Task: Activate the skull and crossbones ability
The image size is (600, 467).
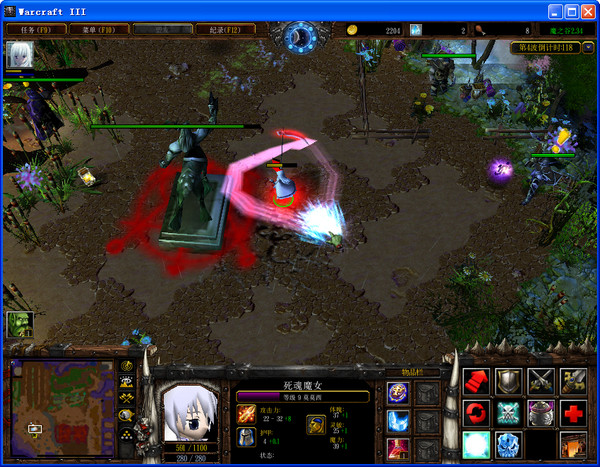Action: point(509,413)
